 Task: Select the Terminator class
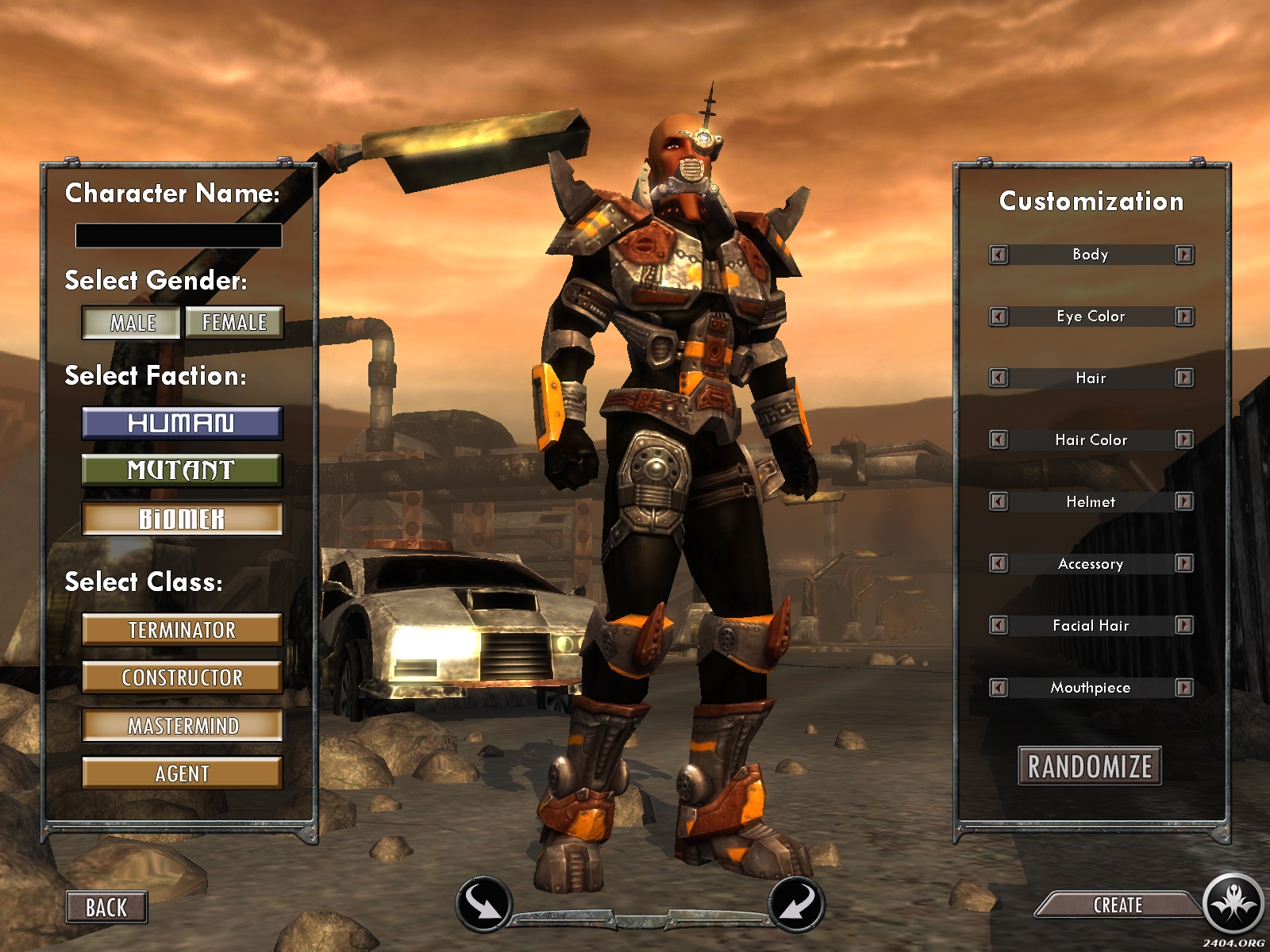coord(182,630)
